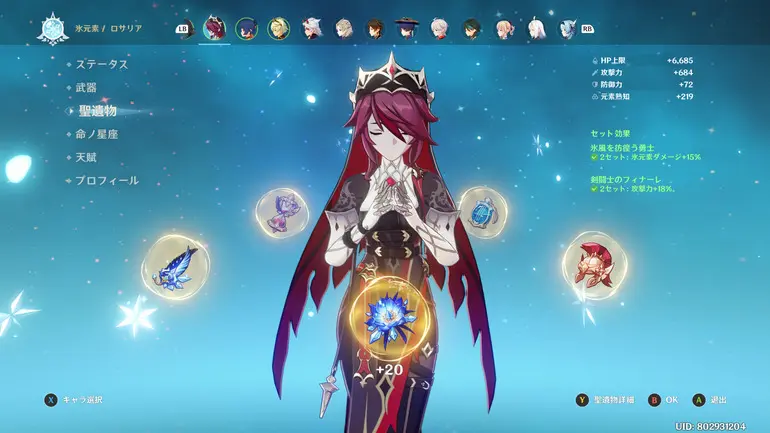This screenshot has height=433, width=770.
Task: Open the 命ノ星座 constellation entry
Action: click(98, 134)
